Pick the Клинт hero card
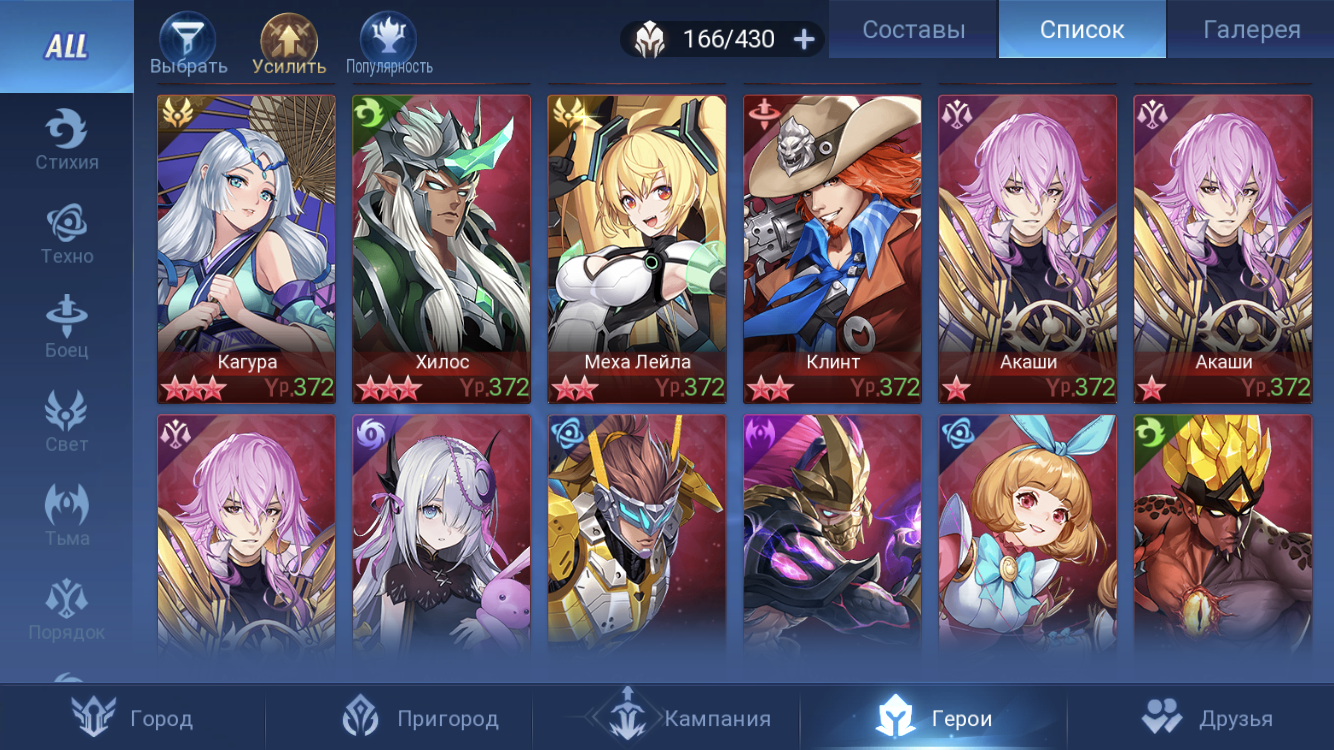Viewport: 1334px width, 750px height. [x=832, y=249]
